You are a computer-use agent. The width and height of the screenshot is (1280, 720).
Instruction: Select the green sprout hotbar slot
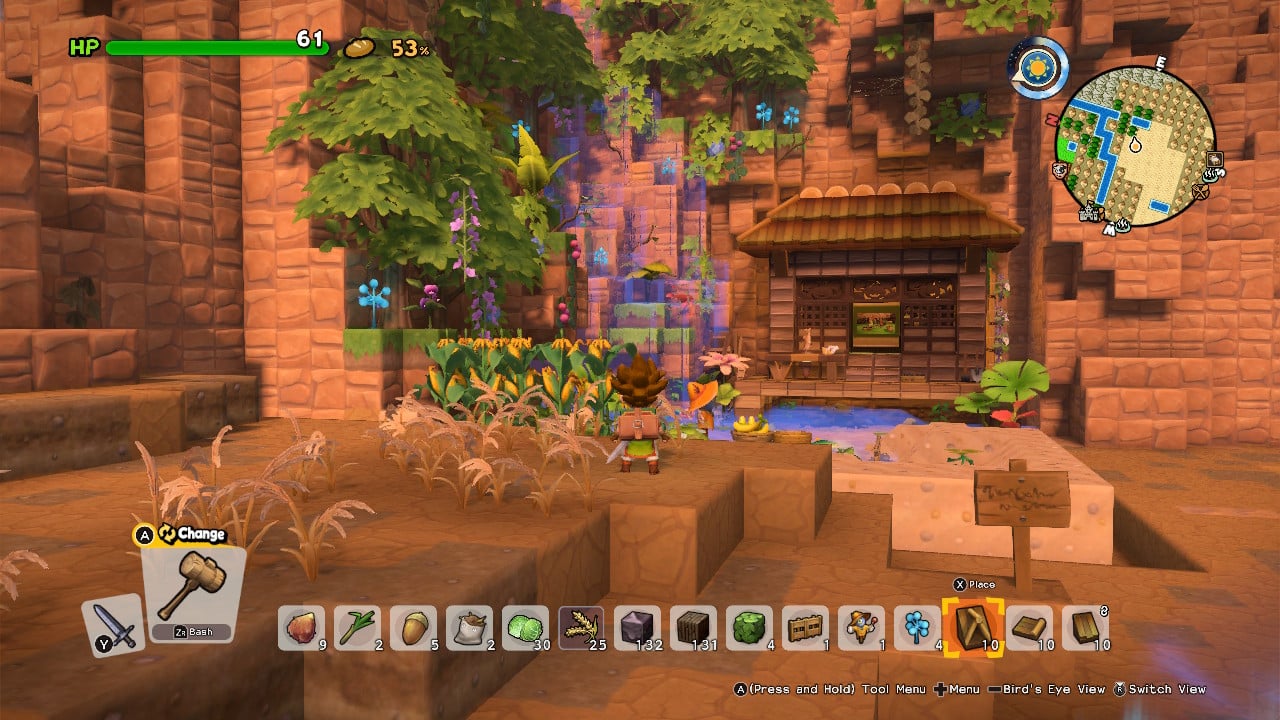(357, 628)
